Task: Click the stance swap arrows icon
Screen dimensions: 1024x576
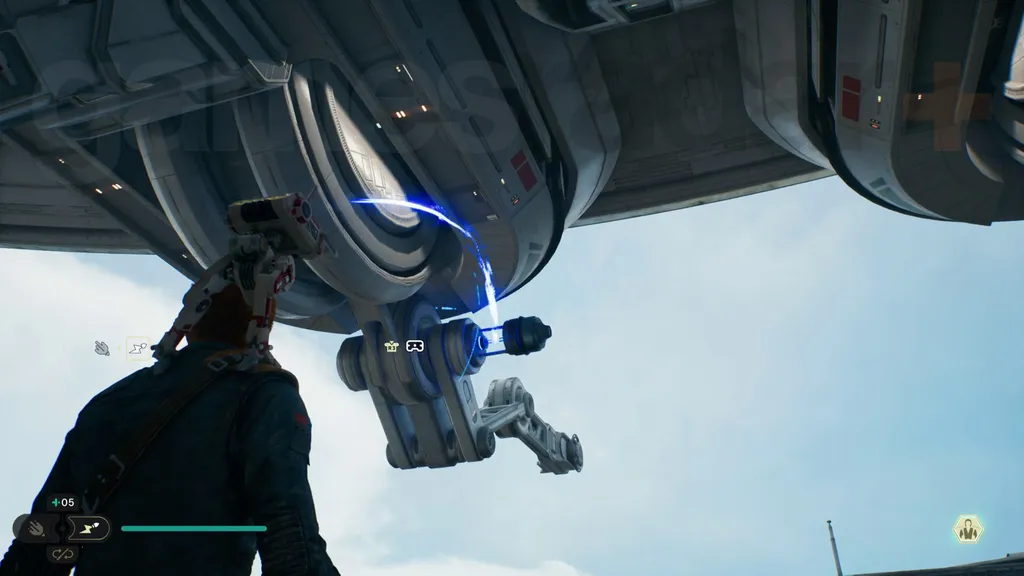Action: [62, 553]
